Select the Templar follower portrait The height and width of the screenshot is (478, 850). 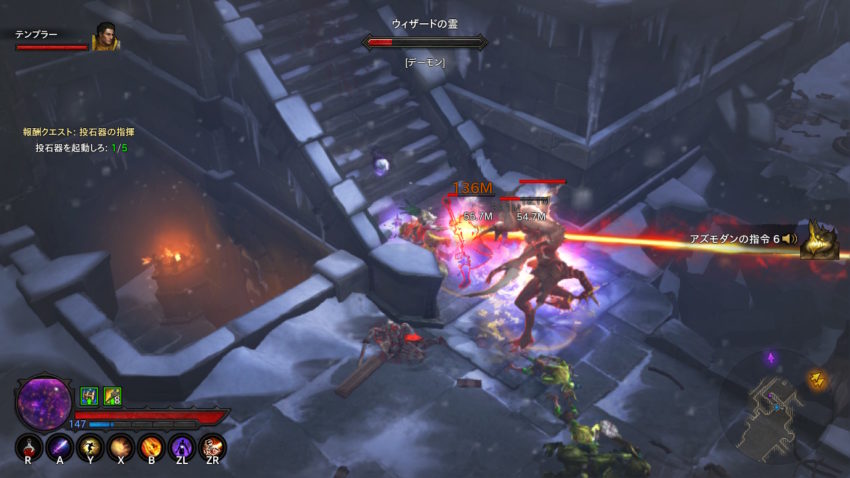tap(104, 37)
